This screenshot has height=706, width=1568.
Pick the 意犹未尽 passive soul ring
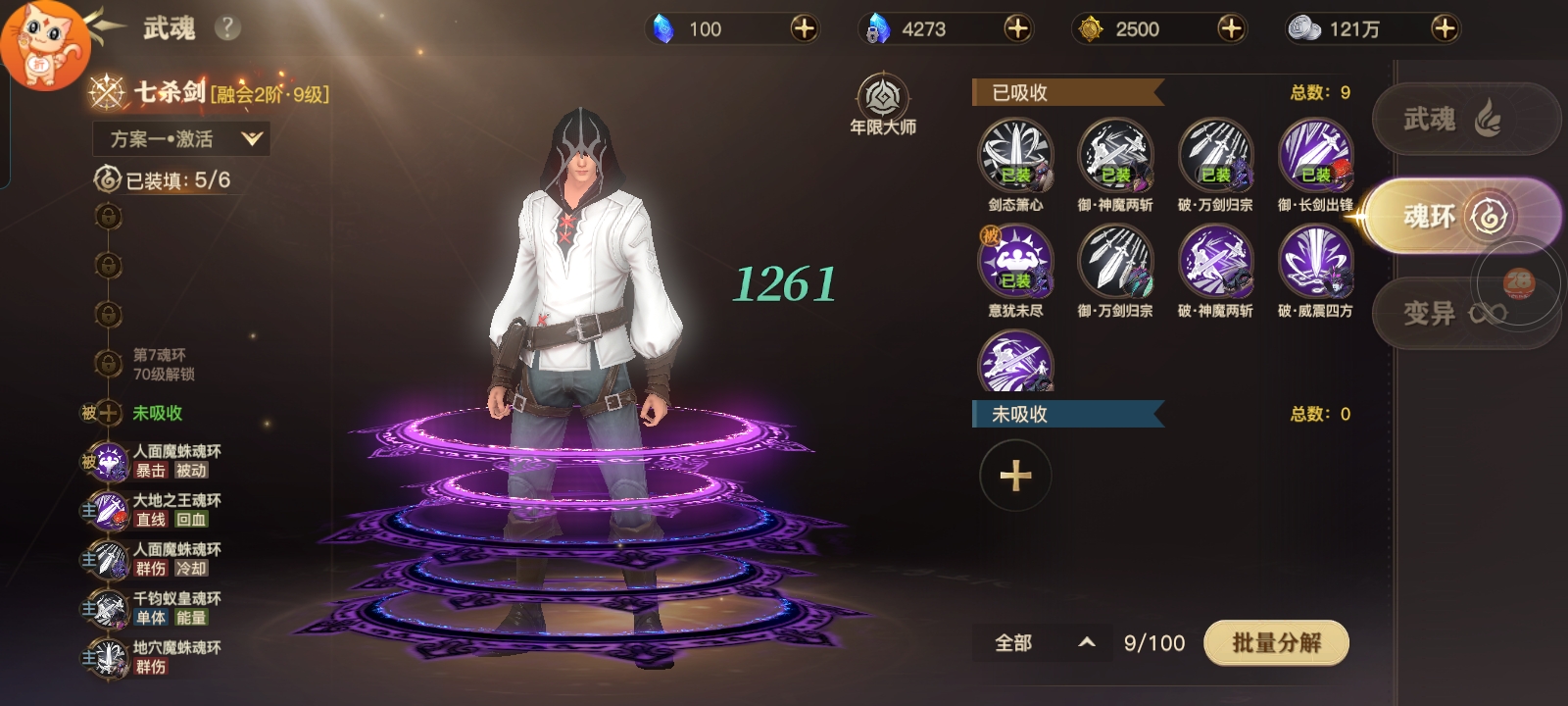click(x=1015, y=262)
